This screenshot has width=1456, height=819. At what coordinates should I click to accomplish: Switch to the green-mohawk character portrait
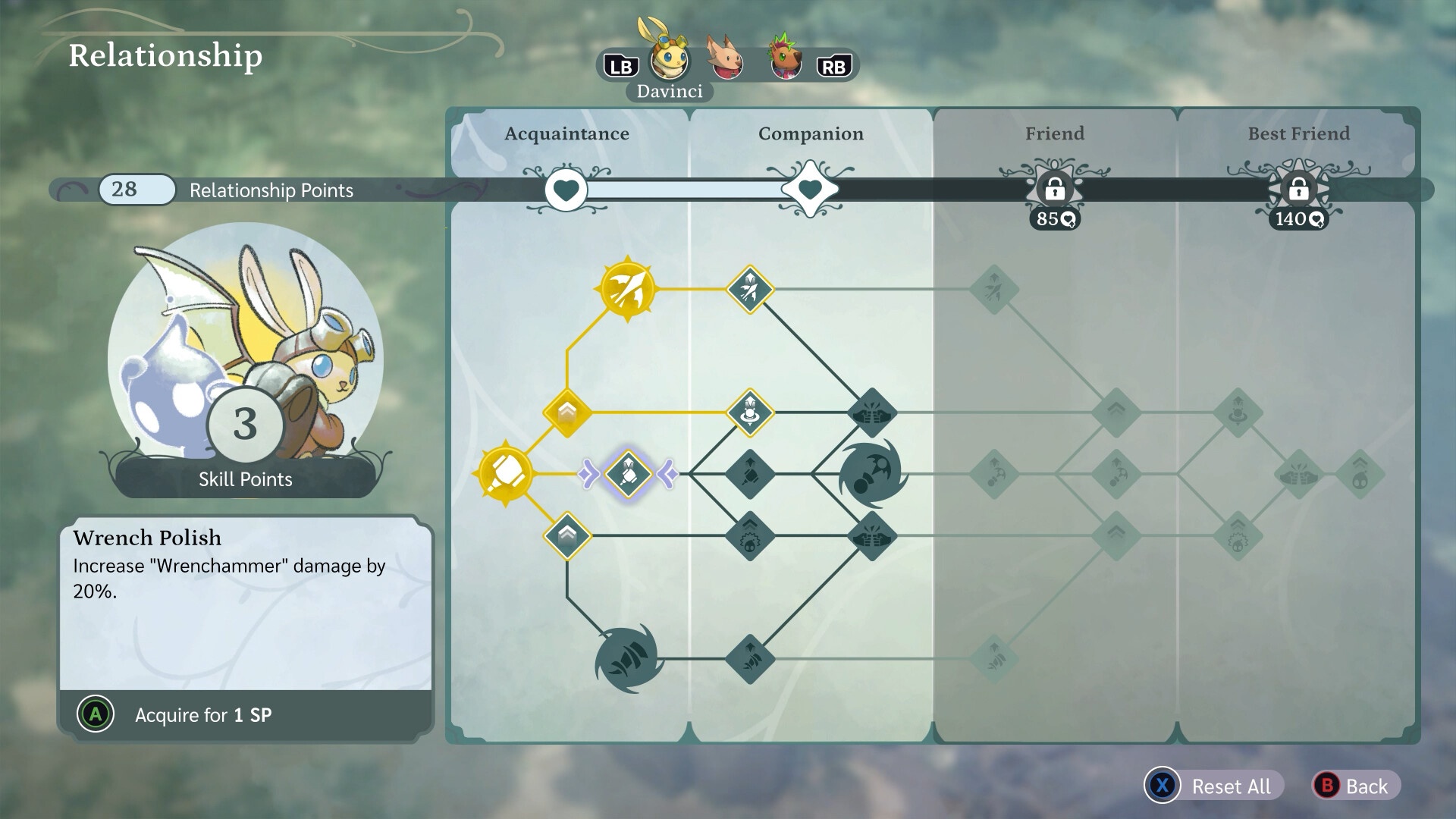pyautogui.click(x=785, y=59)
